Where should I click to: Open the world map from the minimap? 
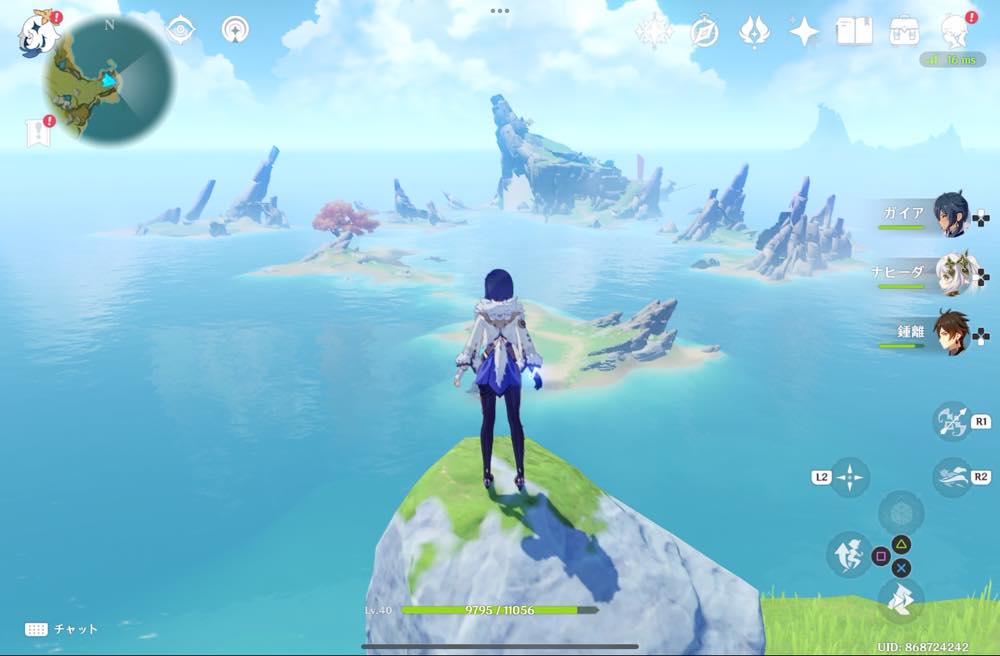(x=109, y=80)
